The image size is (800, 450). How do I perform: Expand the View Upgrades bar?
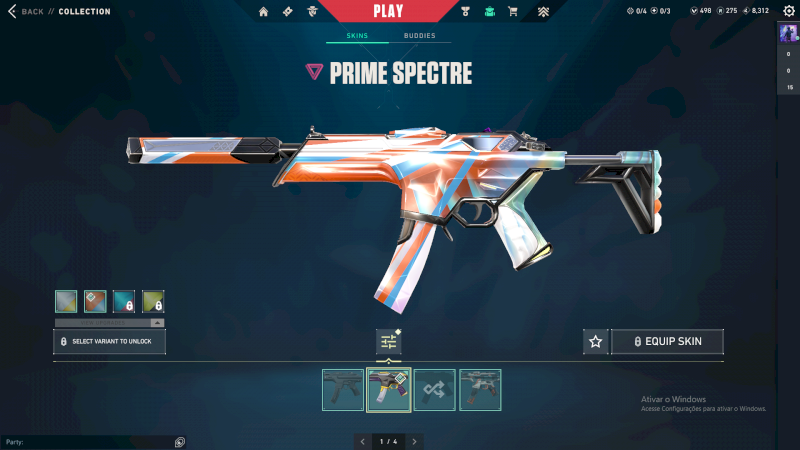coord(110,322)
